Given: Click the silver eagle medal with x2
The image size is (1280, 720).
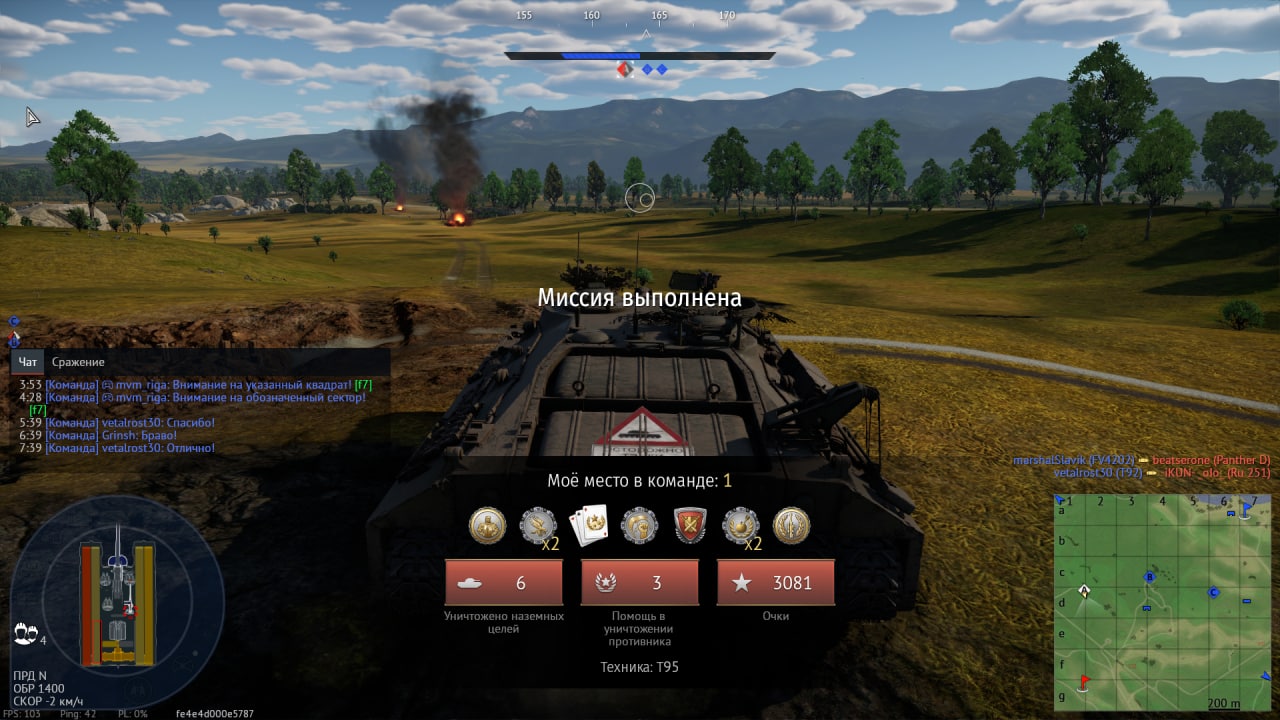Looking at the screenshot, I should (538, 525).
